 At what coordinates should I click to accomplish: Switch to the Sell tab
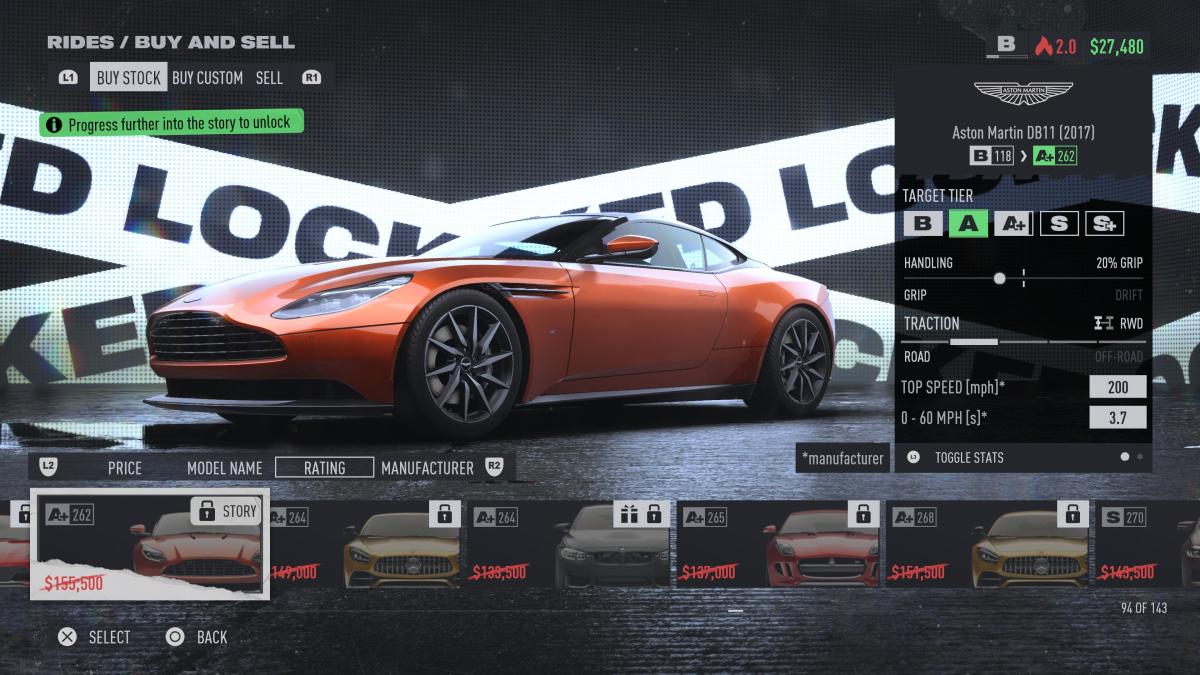[x=269, y=77]
